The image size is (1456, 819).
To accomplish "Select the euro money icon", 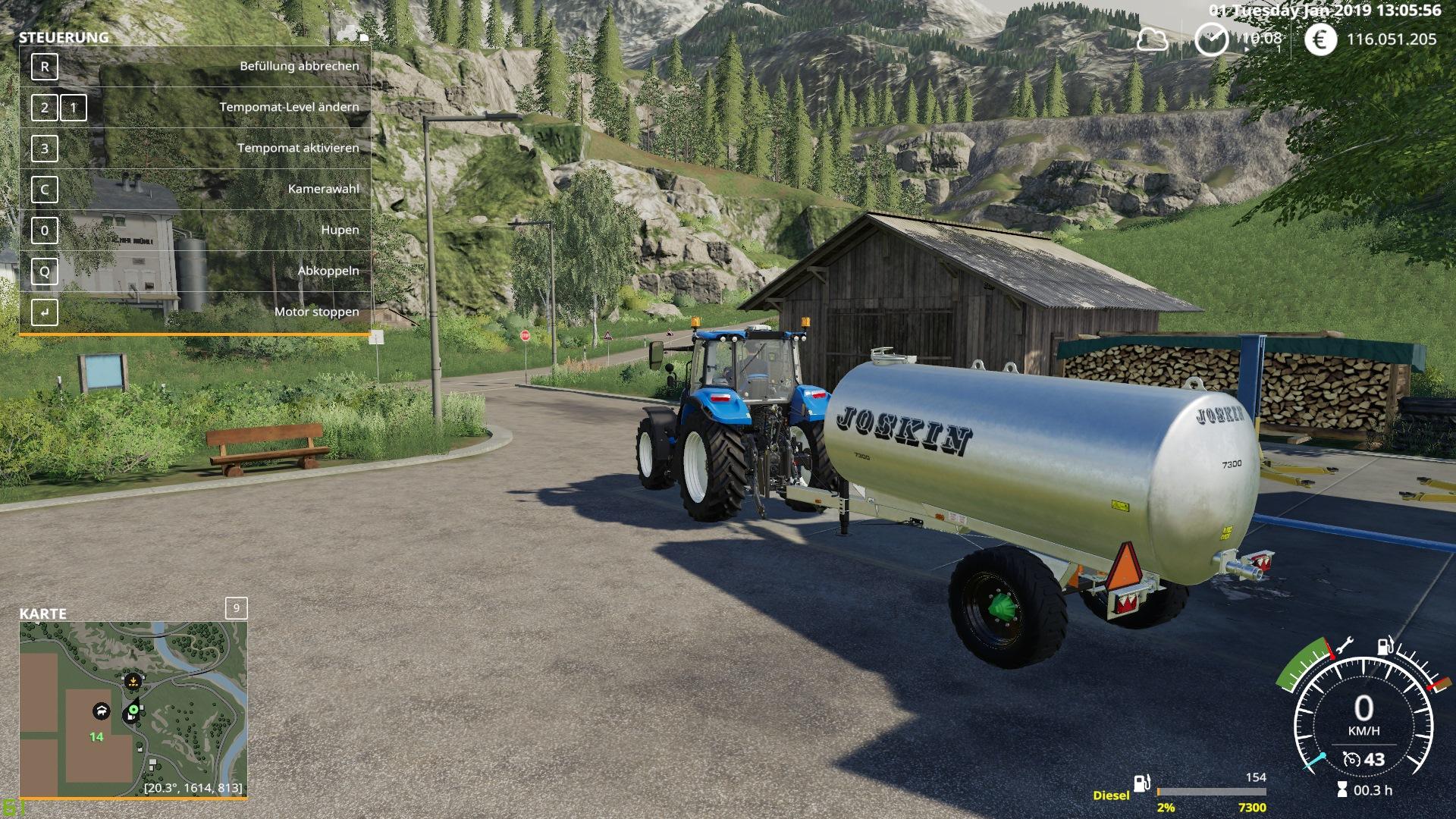I will point(1320,39).
